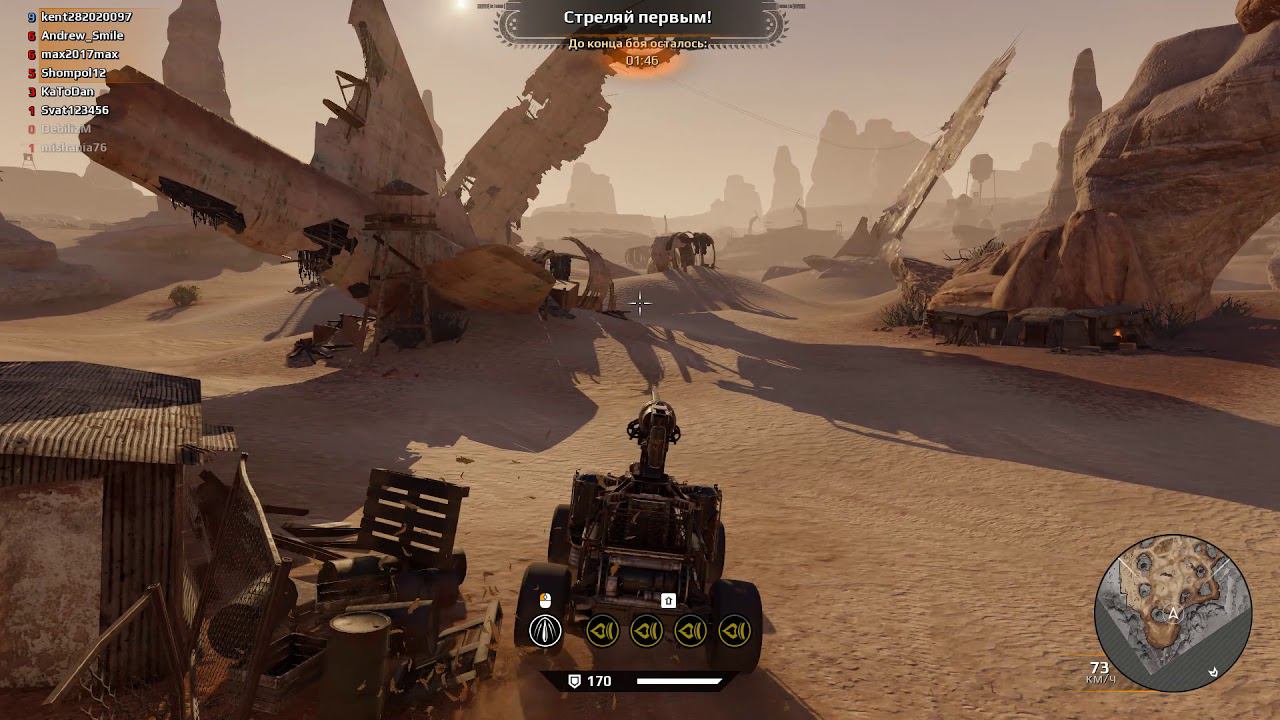Select Svat123456 in the player list
This screenshot has width=1280, height=720.
coord(74,110)
